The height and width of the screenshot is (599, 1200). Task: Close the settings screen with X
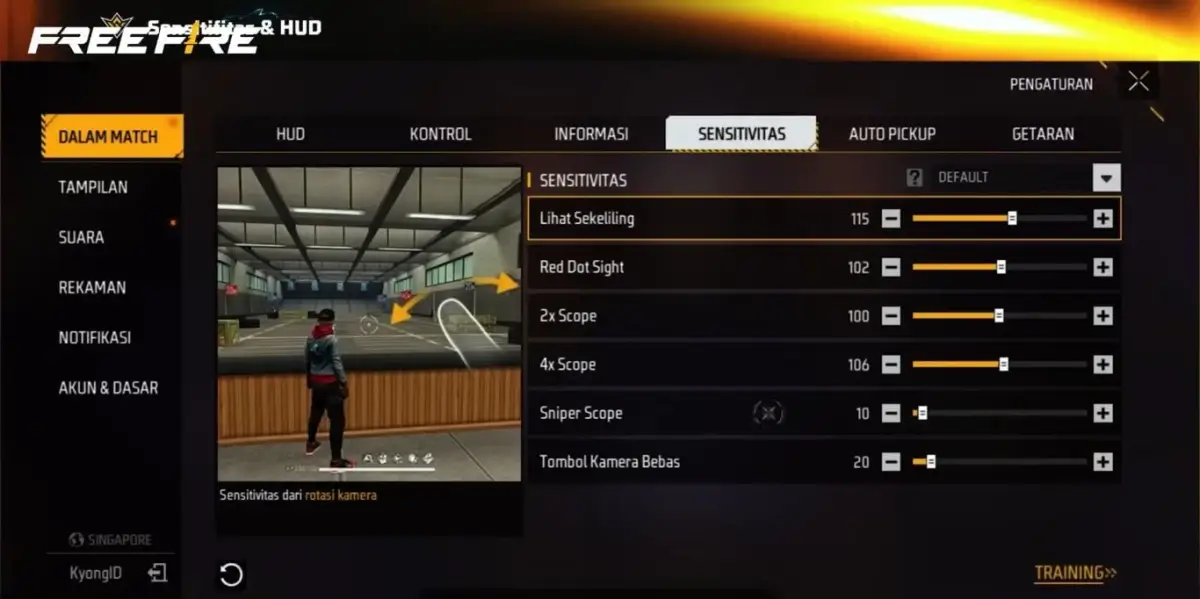pyautogui.click(x=1138, y=82)
